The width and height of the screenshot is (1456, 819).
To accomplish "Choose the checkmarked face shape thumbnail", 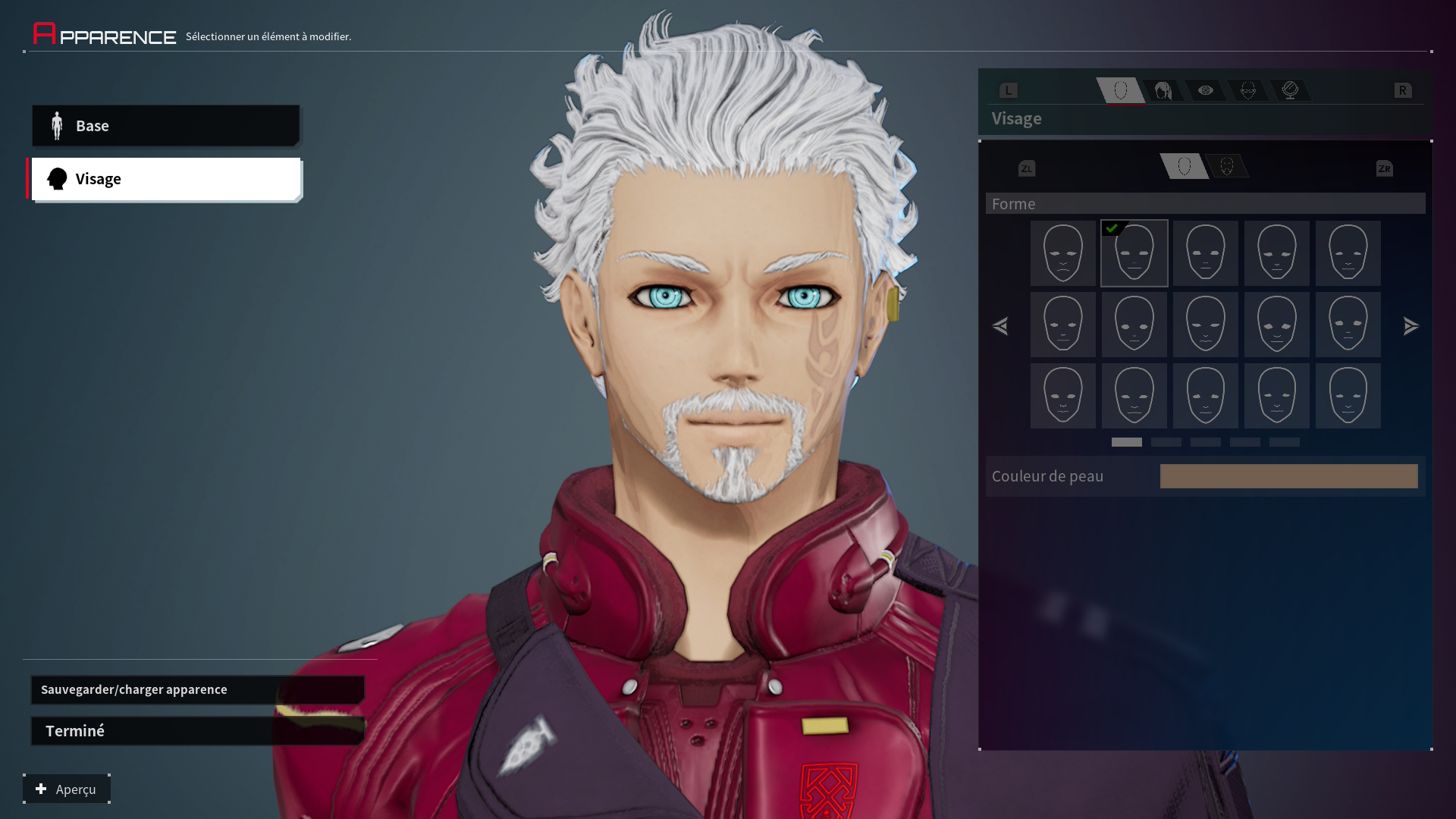I will (1134, 253).
